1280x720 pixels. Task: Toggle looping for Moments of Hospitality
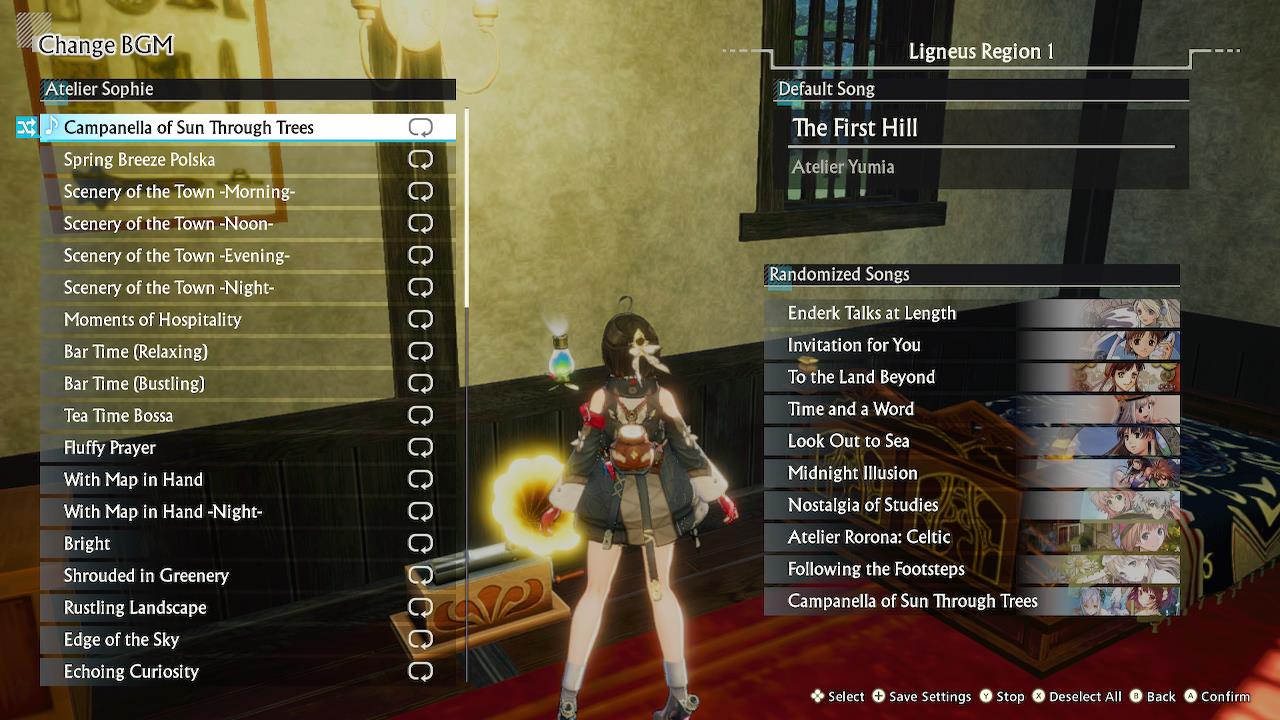[420, 319]
